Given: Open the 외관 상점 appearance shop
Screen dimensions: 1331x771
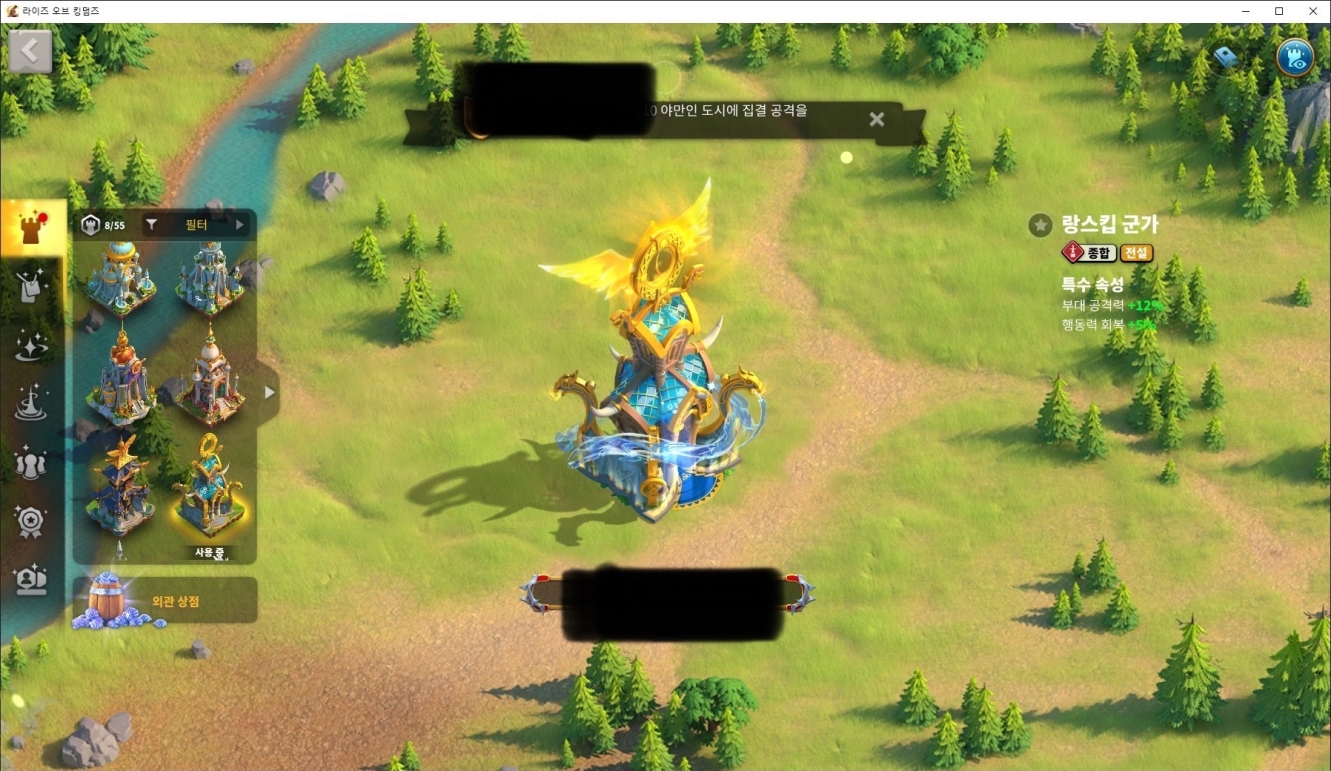Looking at the screenshot, I should tap(165, 602).
